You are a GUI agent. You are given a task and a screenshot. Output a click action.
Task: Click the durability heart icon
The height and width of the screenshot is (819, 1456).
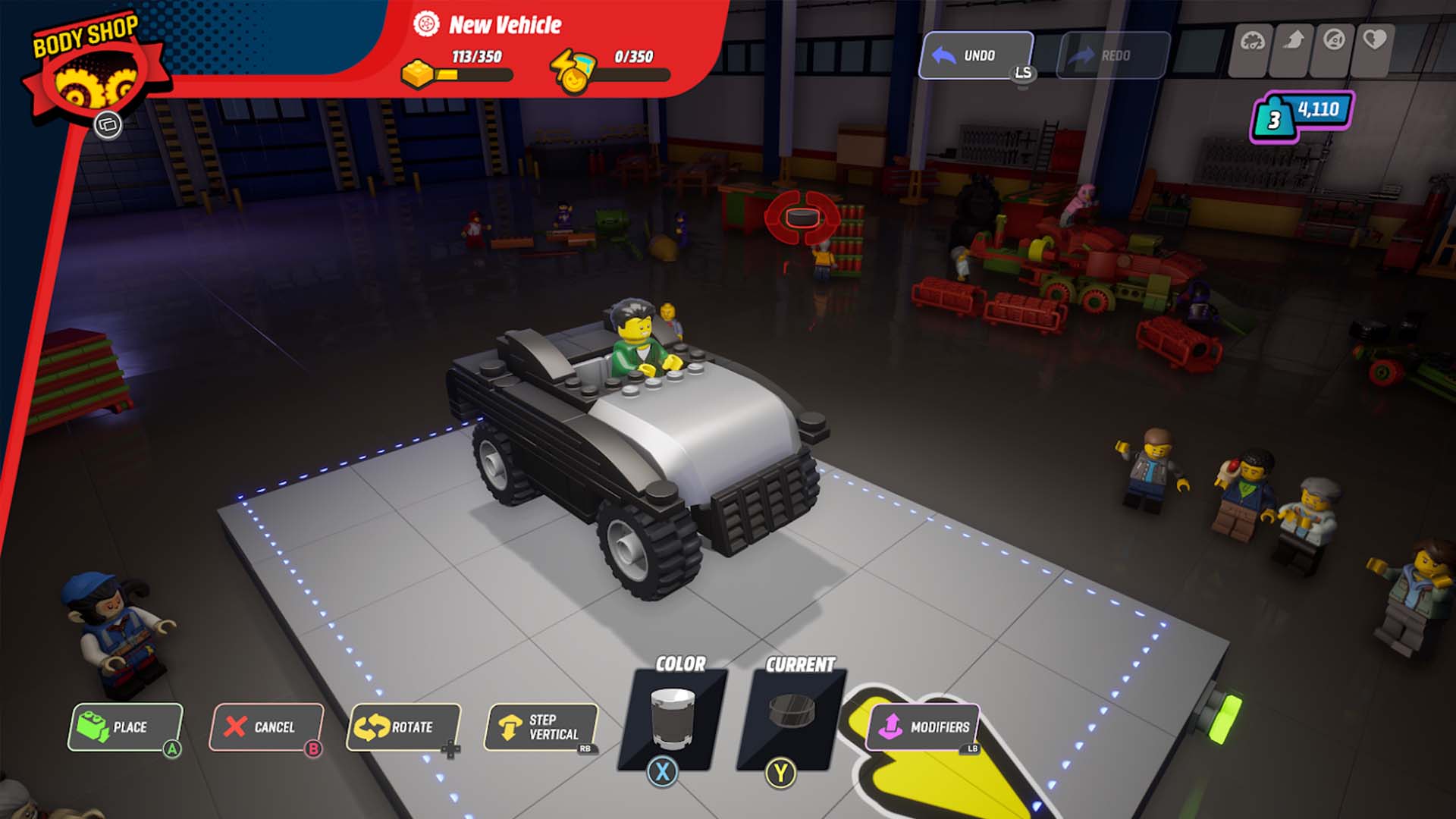(x=1375, y=40)
